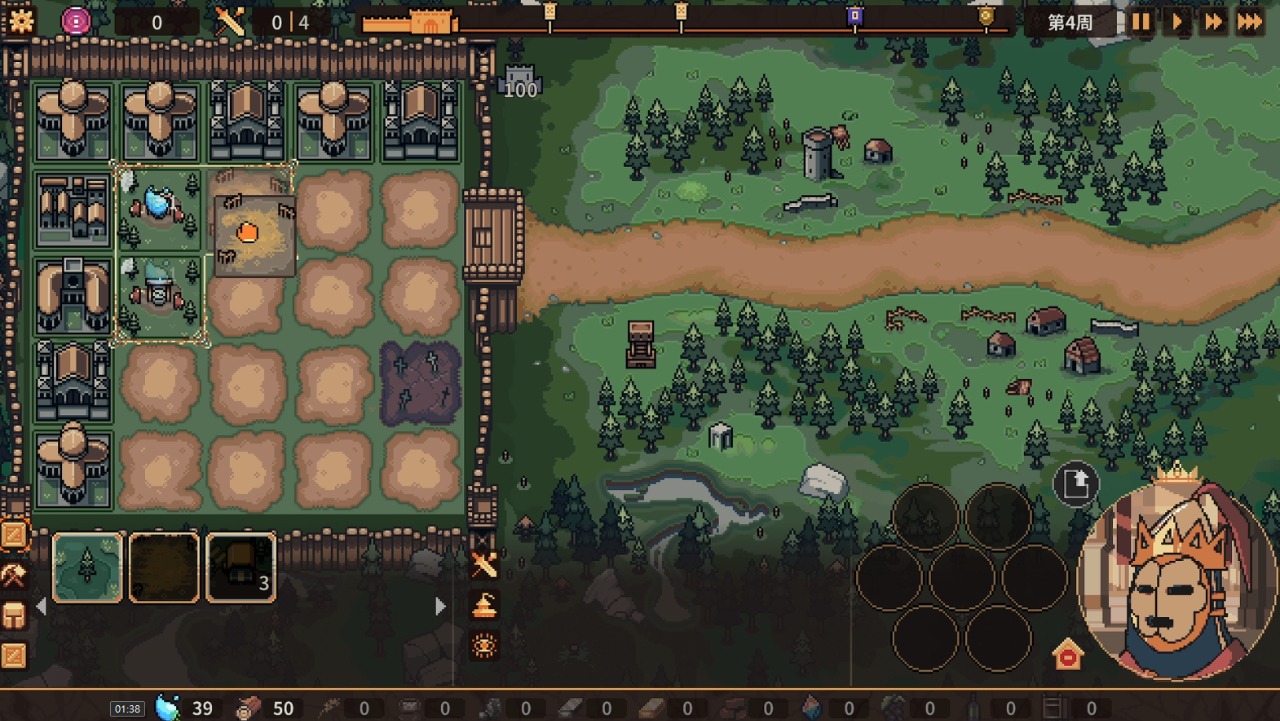The image size is (1280, 721).
Task: Show the next cards with right arrow
Action: tap(440, 606)
